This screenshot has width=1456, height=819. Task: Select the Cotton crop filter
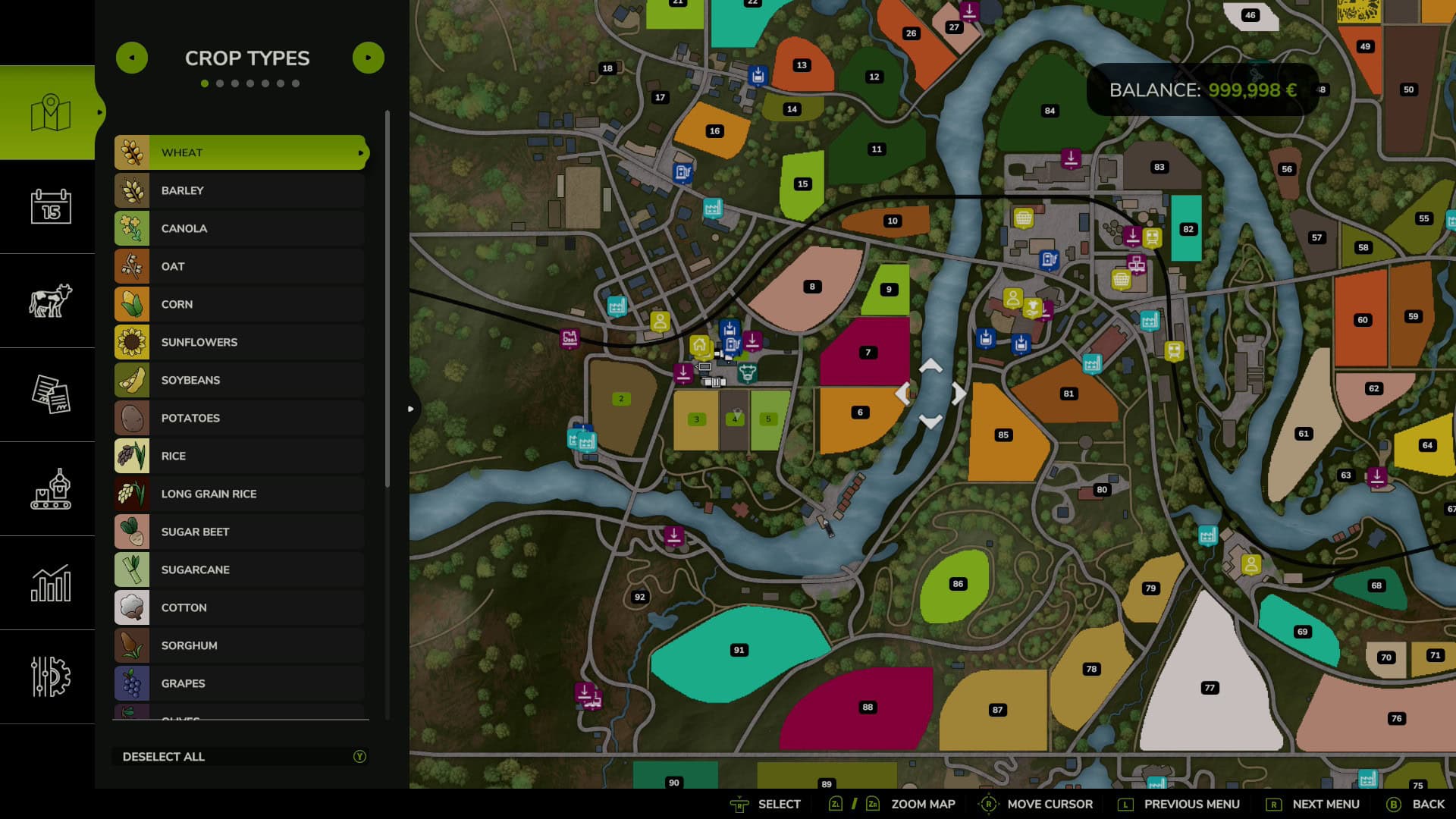coord(240,607)
